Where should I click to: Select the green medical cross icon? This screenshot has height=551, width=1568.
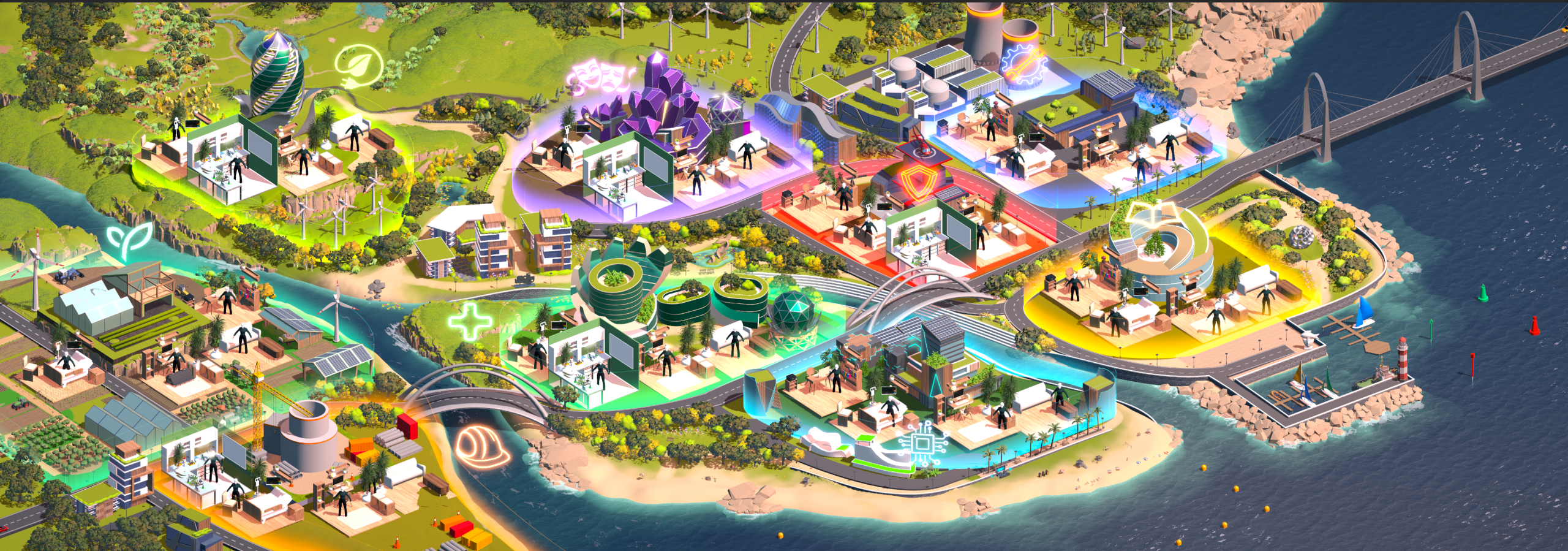470,321
